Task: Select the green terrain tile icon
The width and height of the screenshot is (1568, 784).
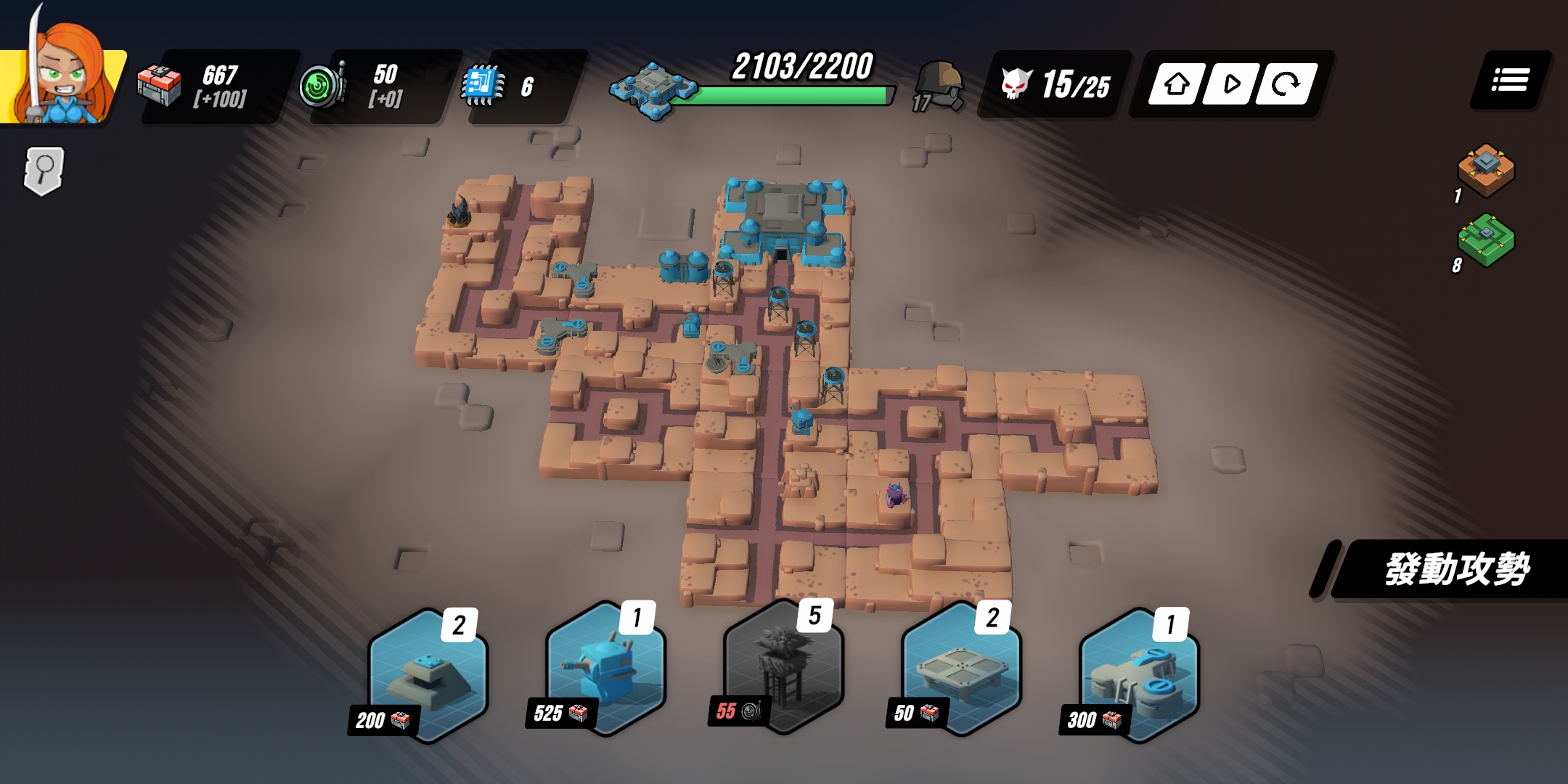Action: coord(1485,240)
